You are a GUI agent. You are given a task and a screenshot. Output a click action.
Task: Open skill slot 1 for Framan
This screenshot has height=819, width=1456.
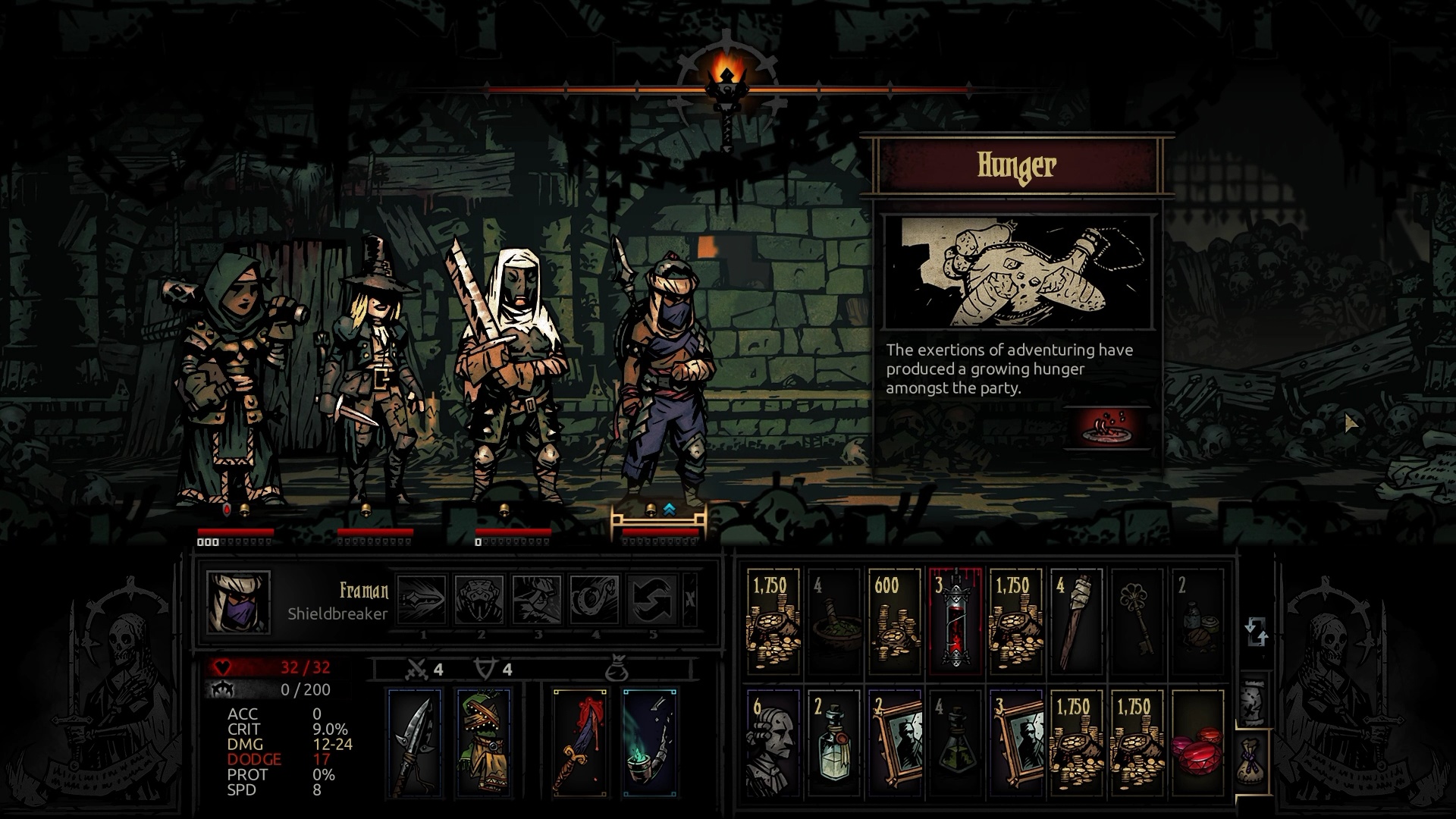422,599
